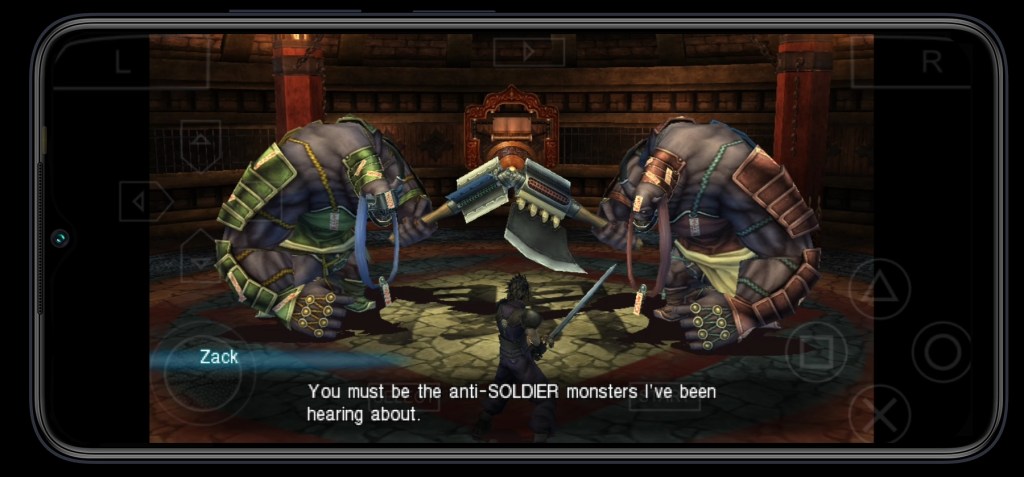Viewport: 1024px width, 477px height.
Task: Tap the D-pad up arrow
Action: click(200, 140)
